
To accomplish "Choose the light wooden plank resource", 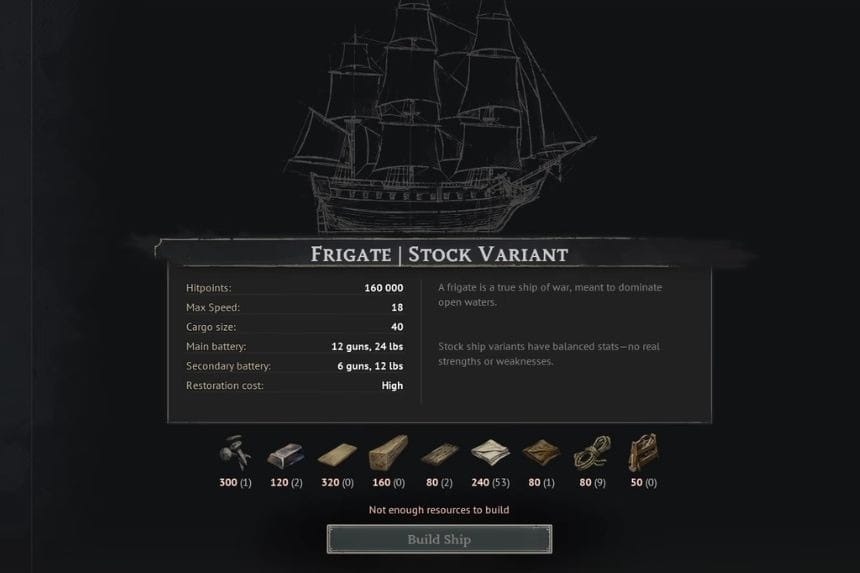I will [x=336, y=455].
